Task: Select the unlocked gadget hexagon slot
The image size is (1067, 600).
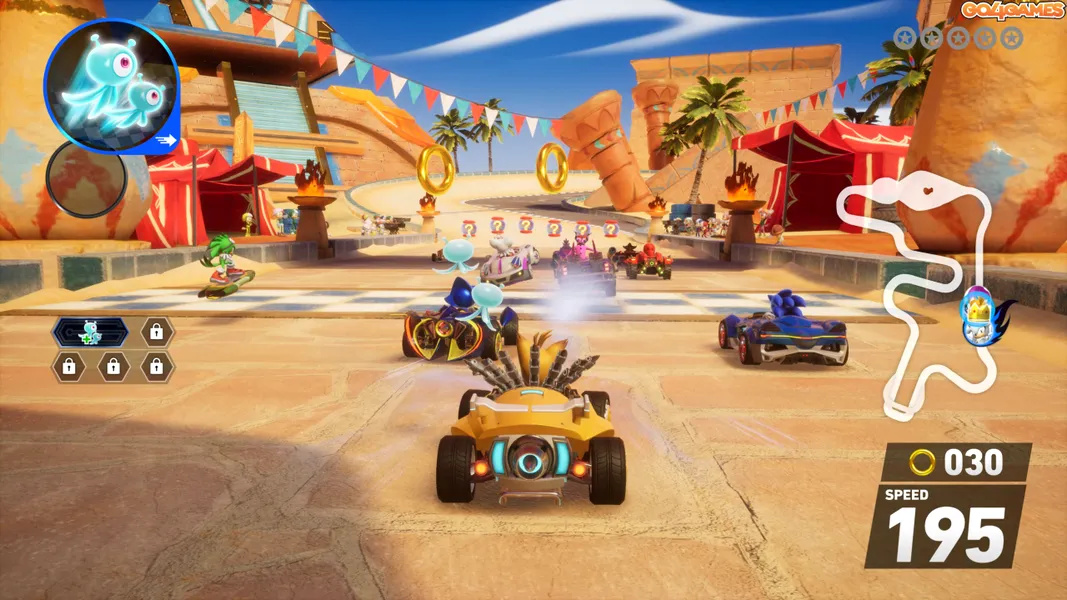Action: pos(90,333)
